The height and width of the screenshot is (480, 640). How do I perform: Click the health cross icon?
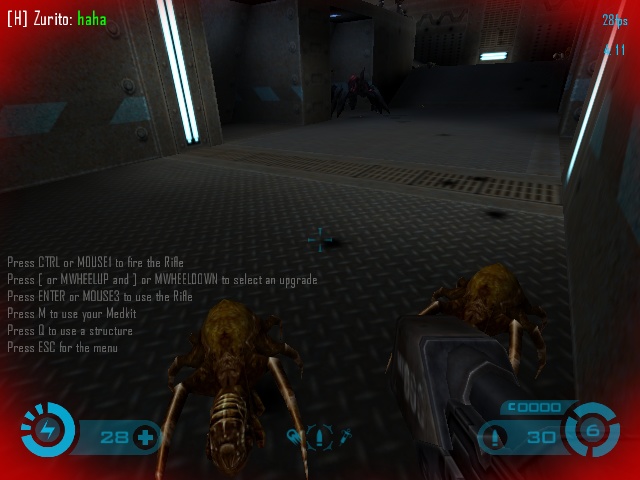(x=145, y=436)
